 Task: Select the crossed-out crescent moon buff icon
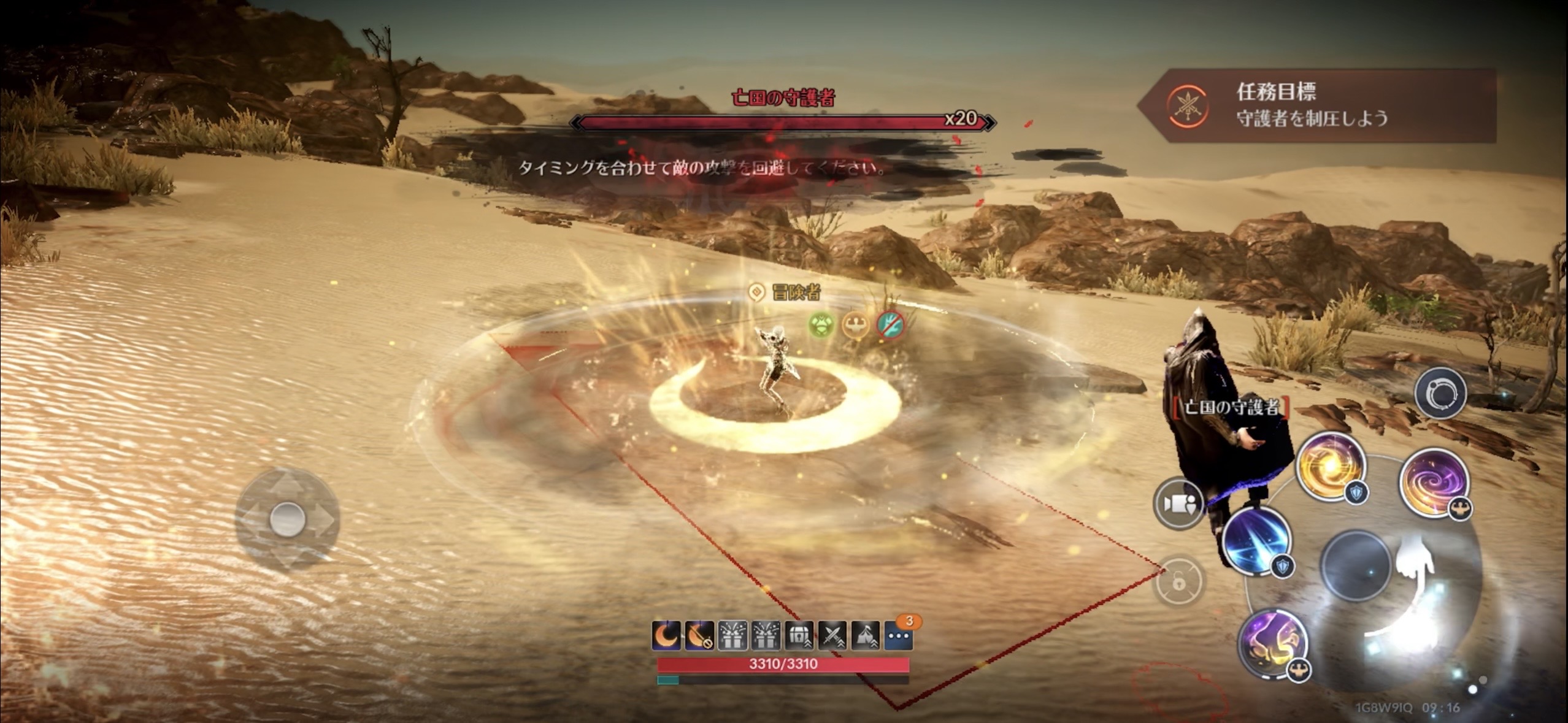699,636
